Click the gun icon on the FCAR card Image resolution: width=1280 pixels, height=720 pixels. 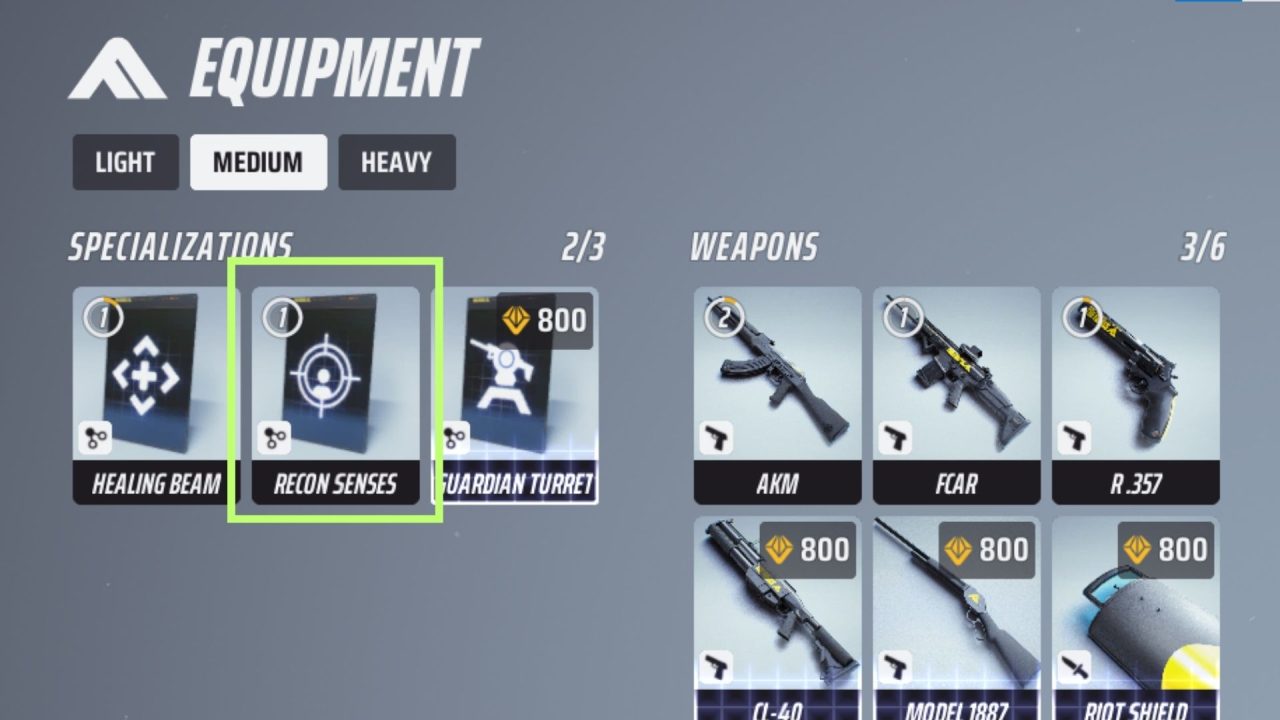pyautogui.click(x=895, y=437)
